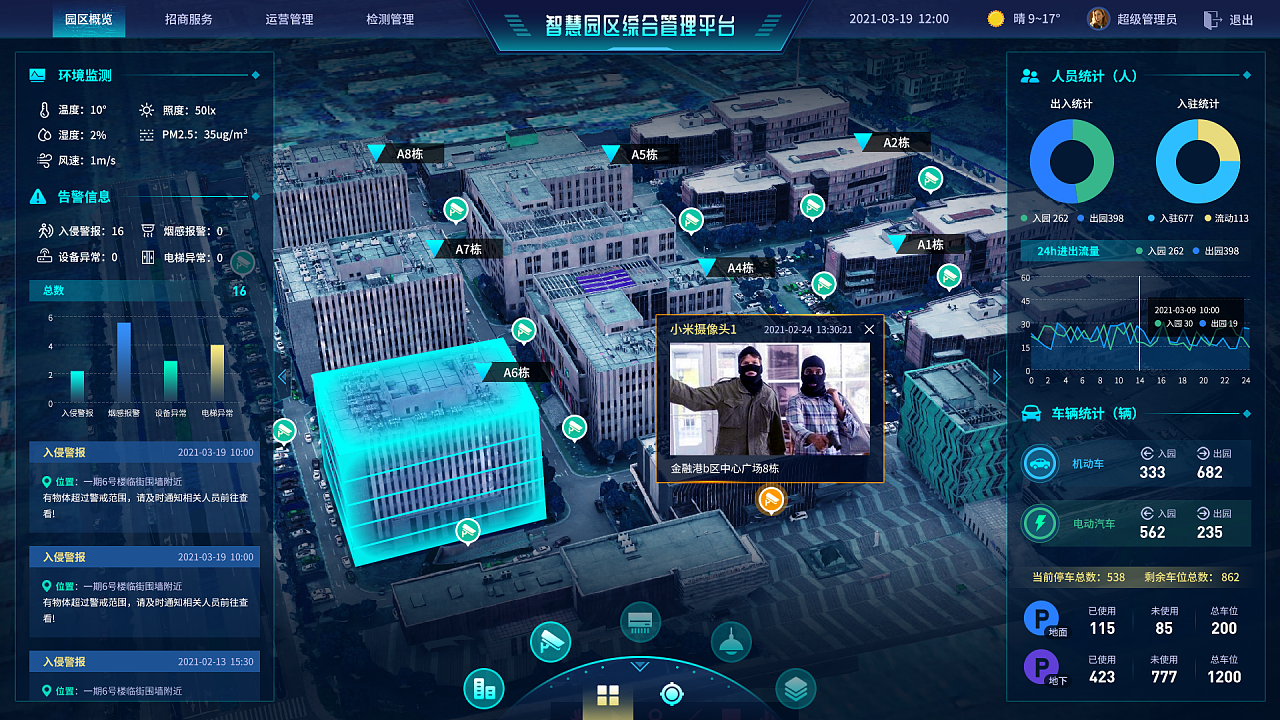Viewport: 1280px width, 720px height.
Task: Click the building facilities icon on the bottom left dock
Action: [x=483, y=690]
